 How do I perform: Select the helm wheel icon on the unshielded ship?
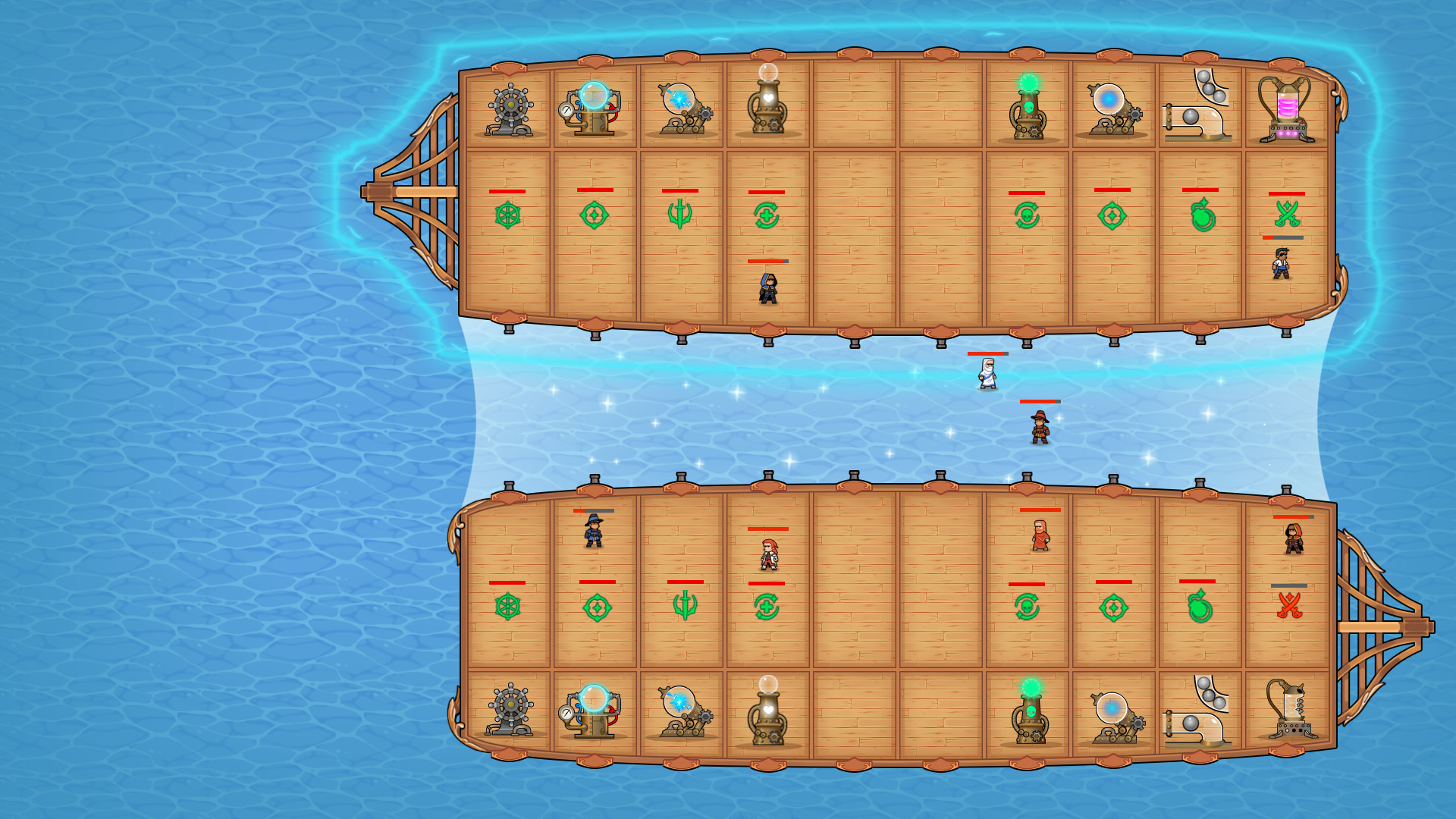[507, 607]
